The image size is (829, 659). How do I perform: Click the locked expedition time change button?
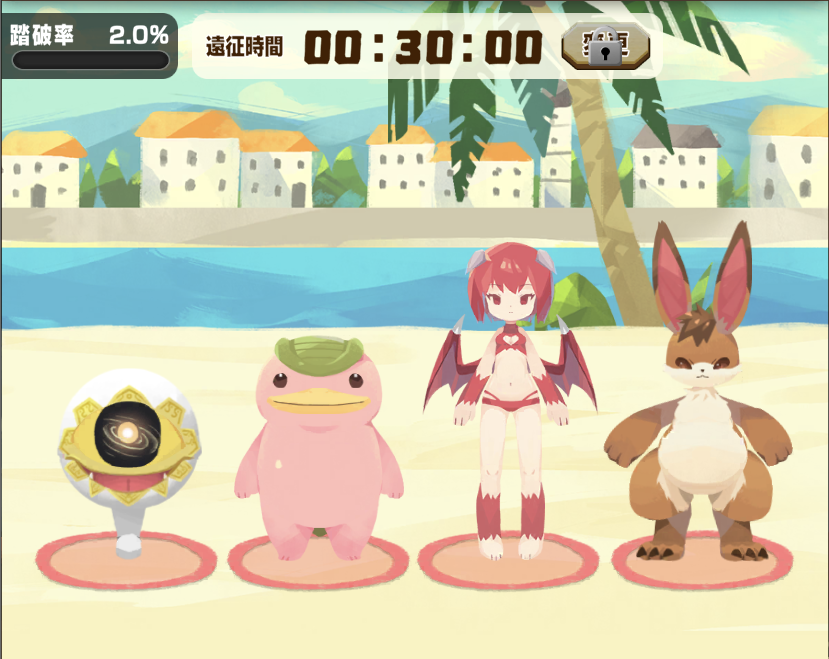coord(605,47)
